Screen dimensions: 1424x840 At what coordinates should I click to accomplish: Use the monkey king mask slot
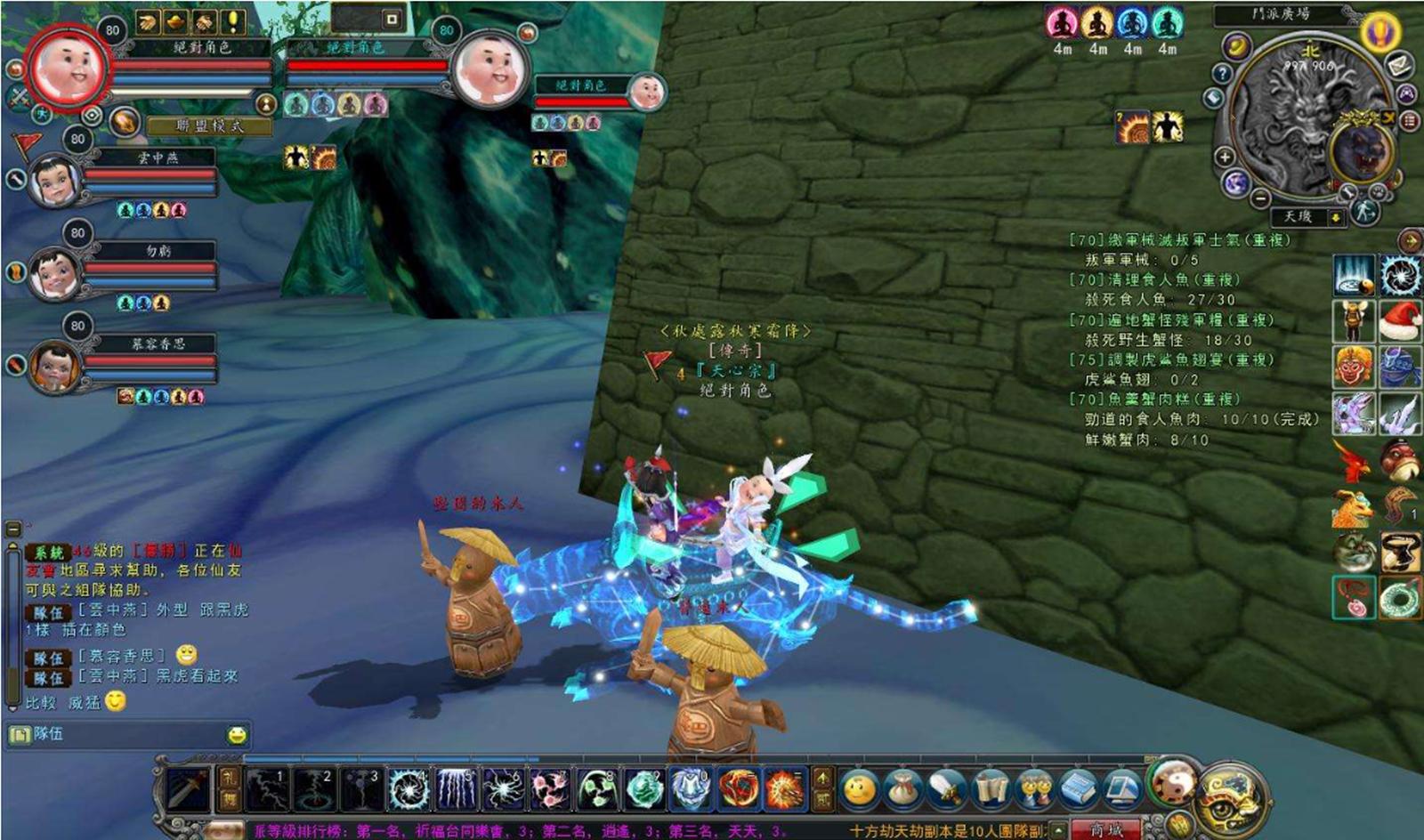[1353, 367]
